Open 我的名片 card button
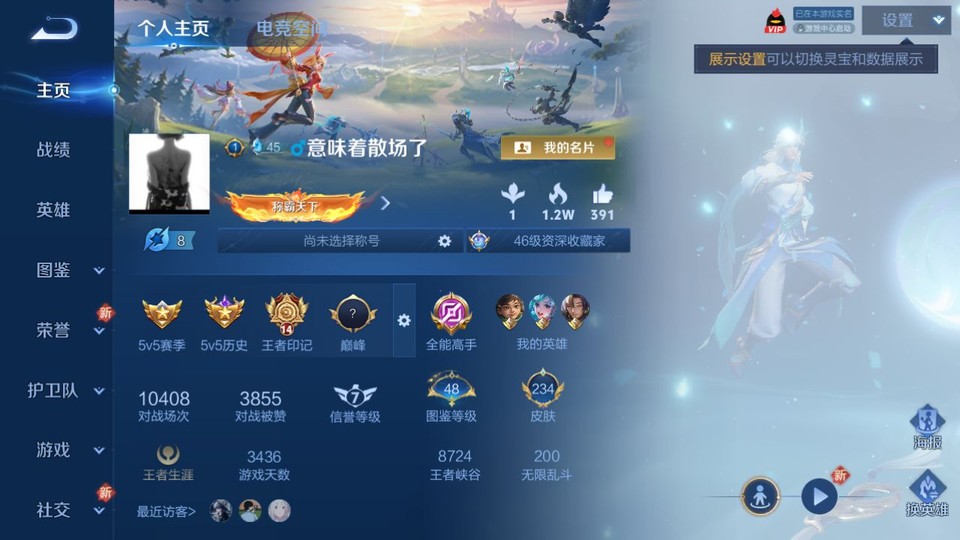The height and width of the screenshot is (540, 960). [x=557, y=148]
